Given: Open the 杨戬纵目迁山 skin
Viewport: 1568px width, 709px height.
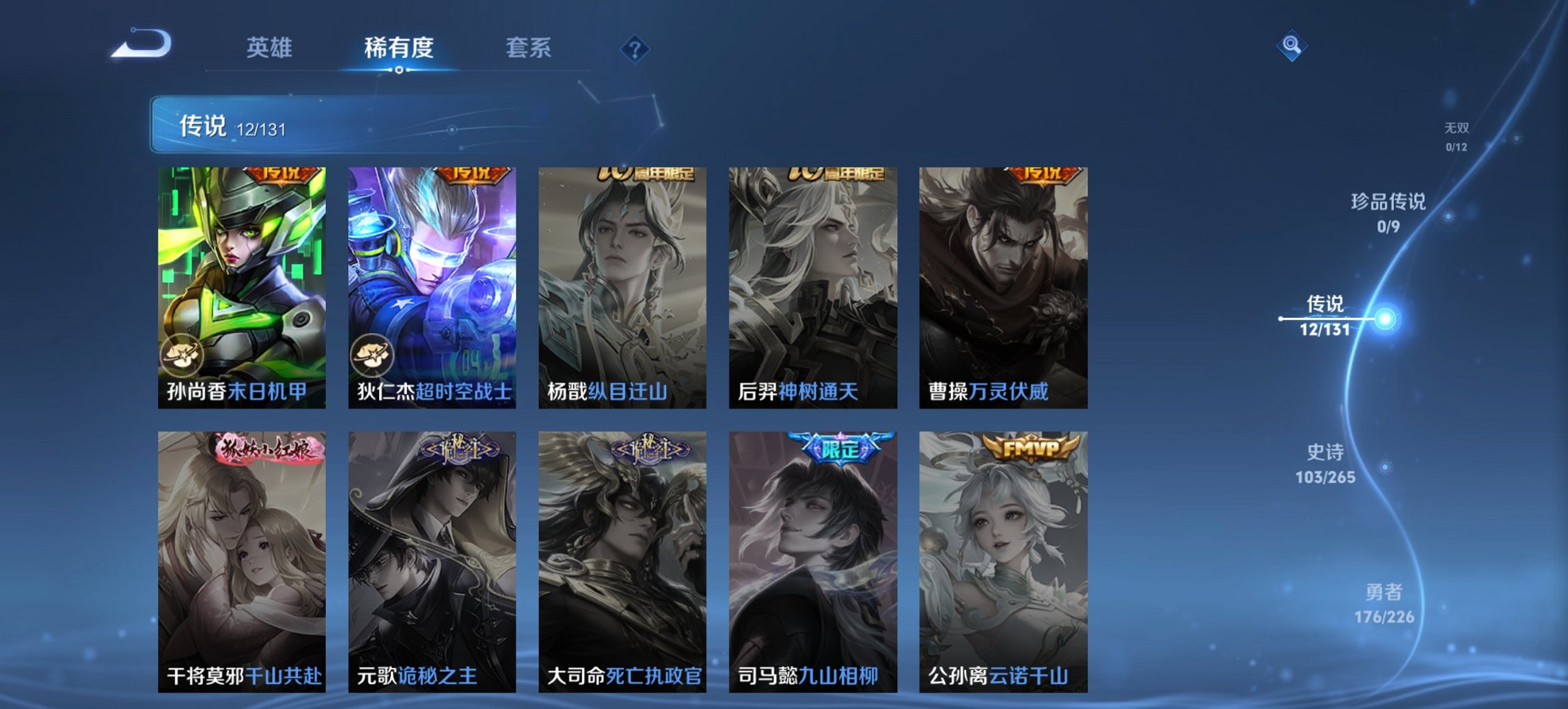Looking at the screenshot, I should [622, 287].
